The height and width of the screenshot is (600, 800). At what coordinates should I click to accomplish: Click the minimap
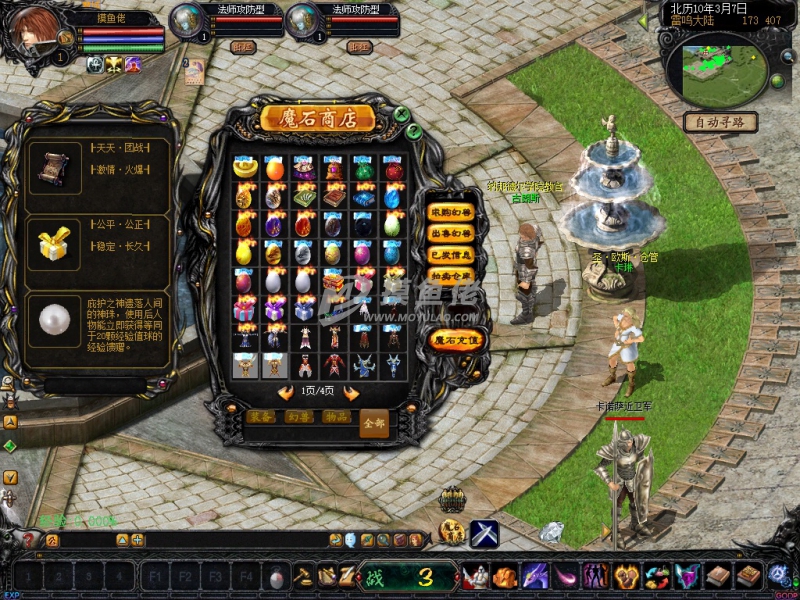coord(723,66)
